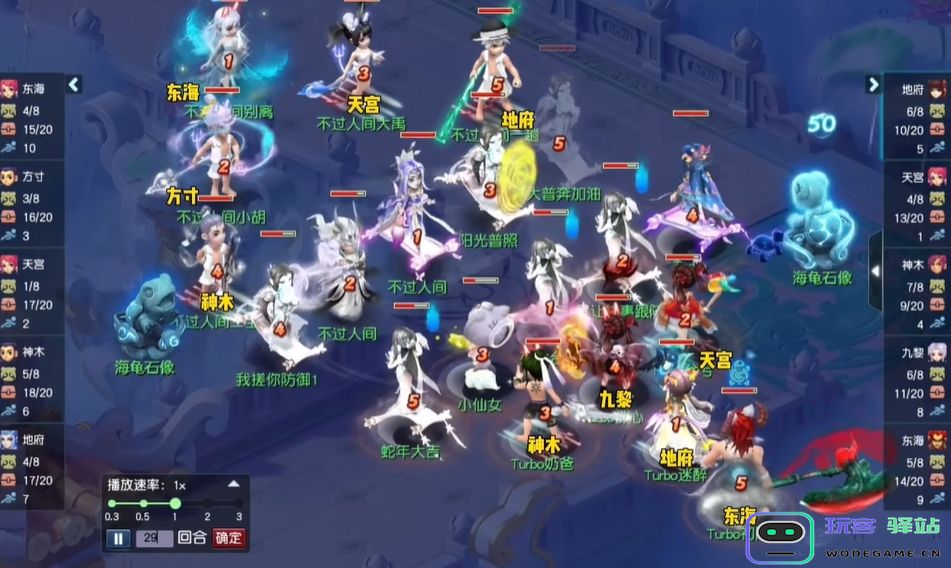Set playback speed to 0.5
This screenshot has width=951, height=568.
[143, 504]
